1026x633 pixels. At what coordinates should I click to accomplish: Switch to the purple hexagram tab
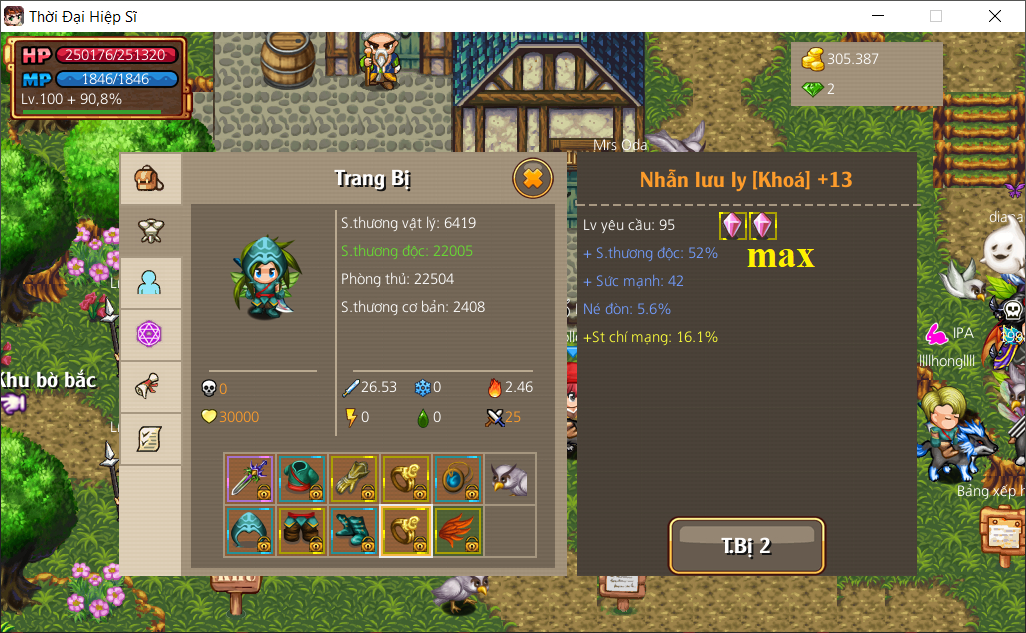tap(150, 335)
